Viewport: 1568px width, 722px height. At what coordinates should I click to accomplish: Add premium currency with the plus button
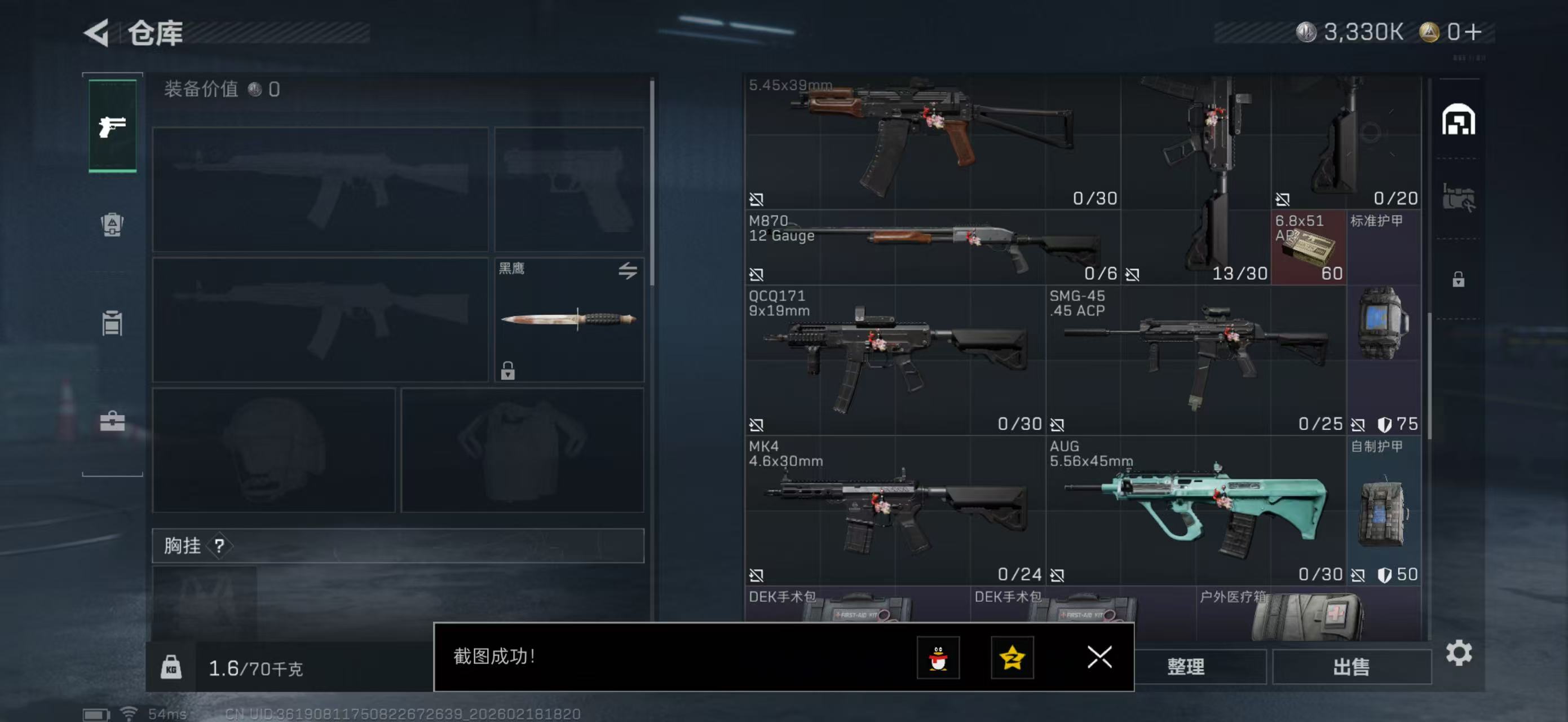(1474, 32)
